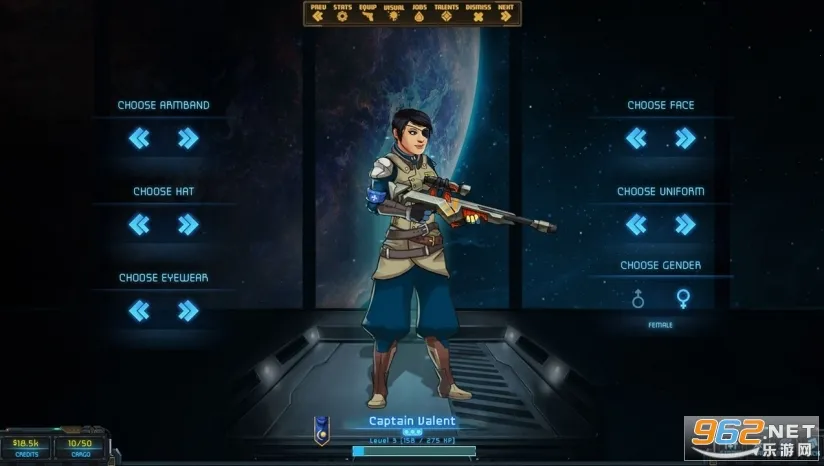The height and width of the screenshot is (466, 824).
Task: Choose the previous armband
Action: coord(139,139)
